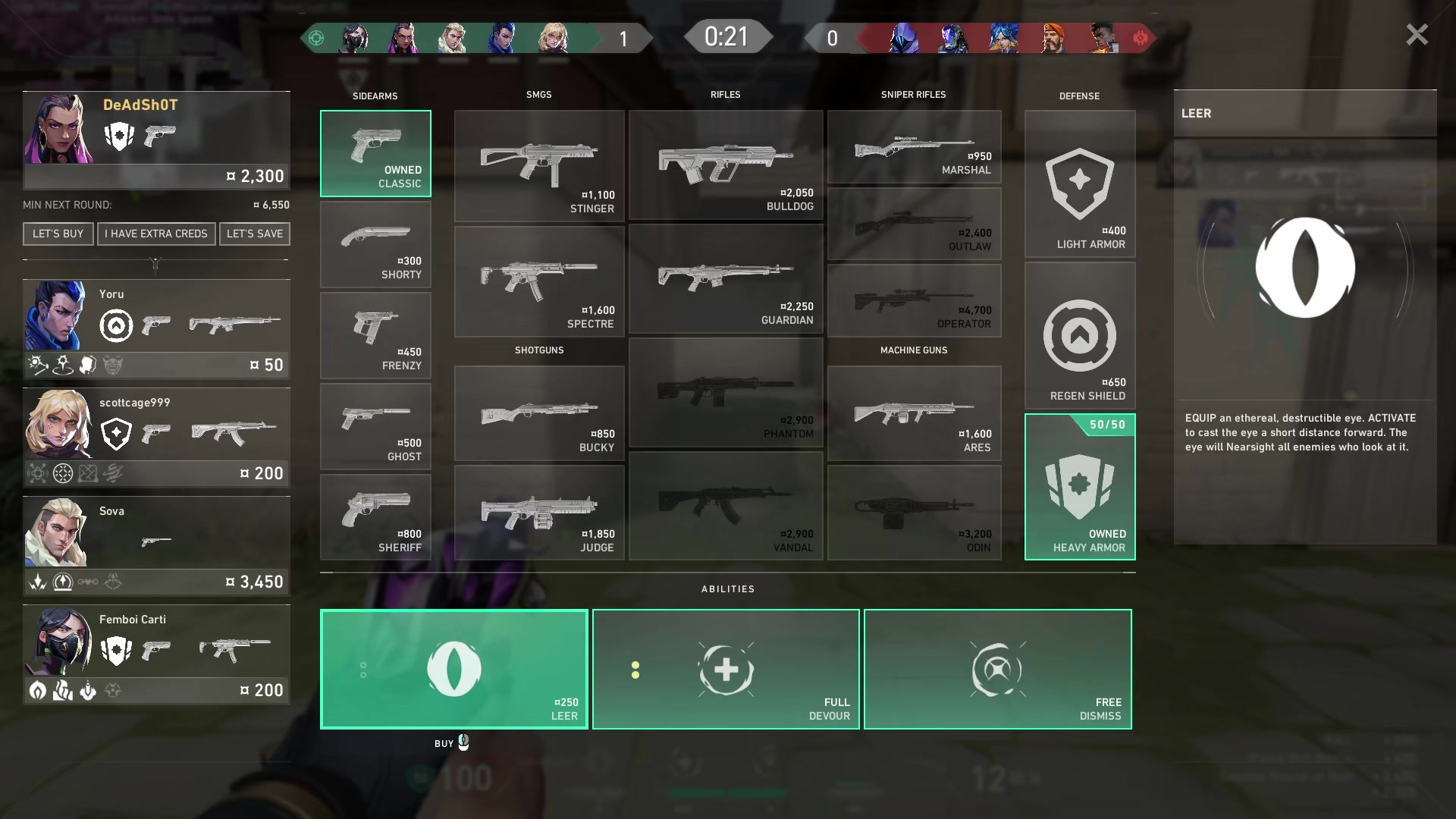Purchase the Marshal sniper rifle
Viewport: 1456px width, 819px height.
(914, 147)
